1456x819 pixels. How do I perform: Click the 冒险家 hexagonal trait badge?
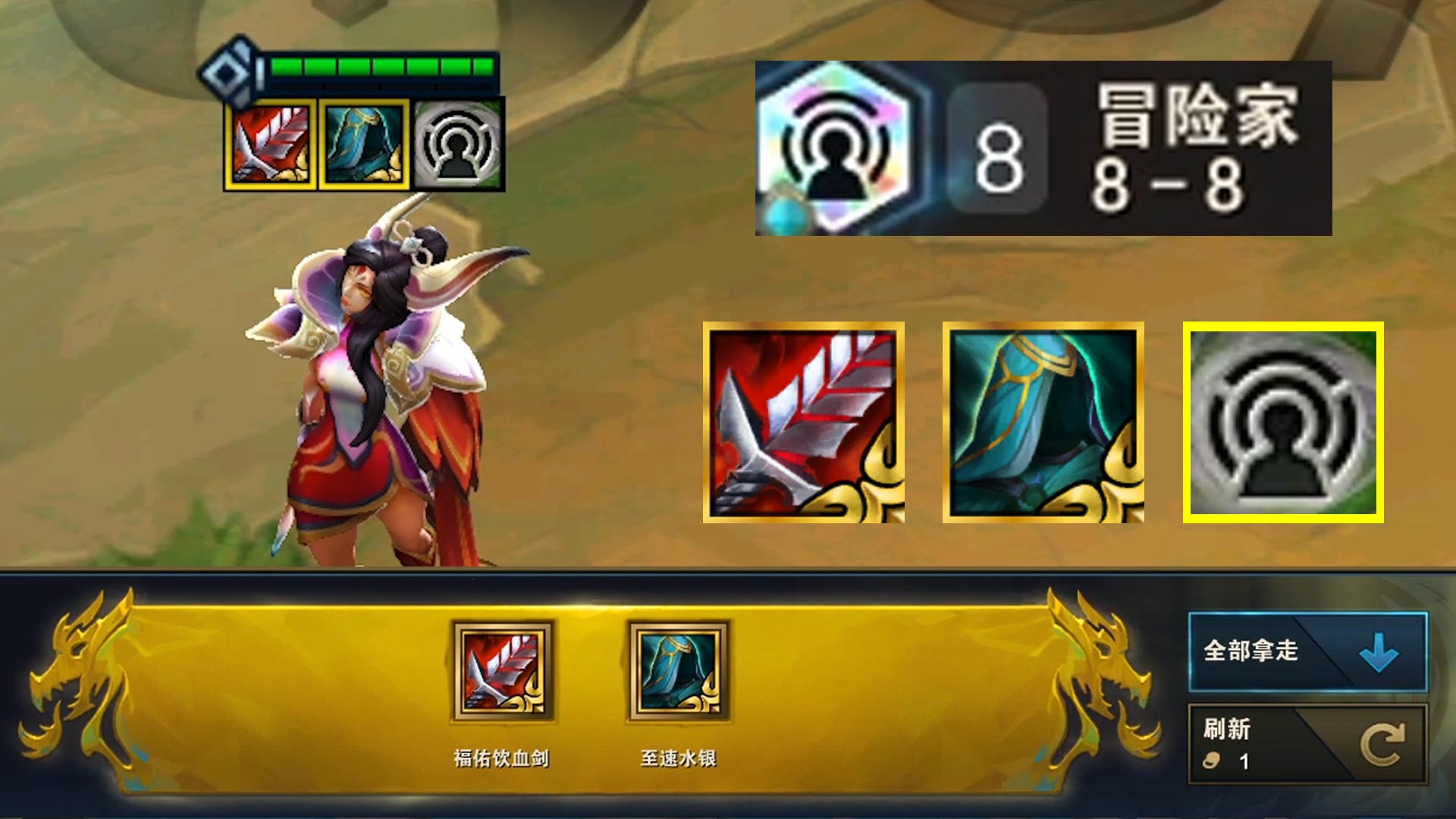tap(838, 144)
